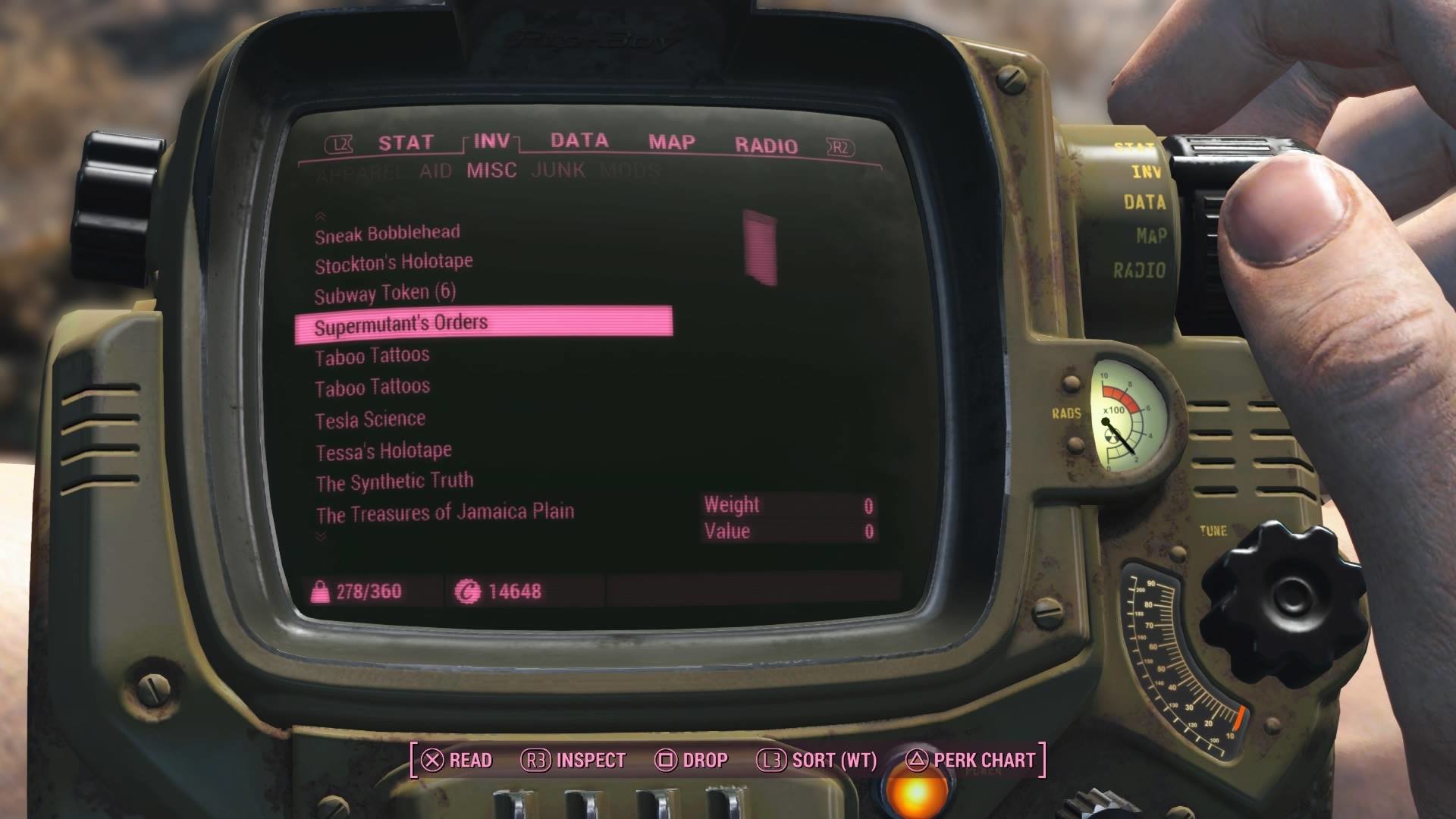Select the MISC inventory category
Image resolution: width=1456 pixels, height=819 pixels.
click(491, 171)
